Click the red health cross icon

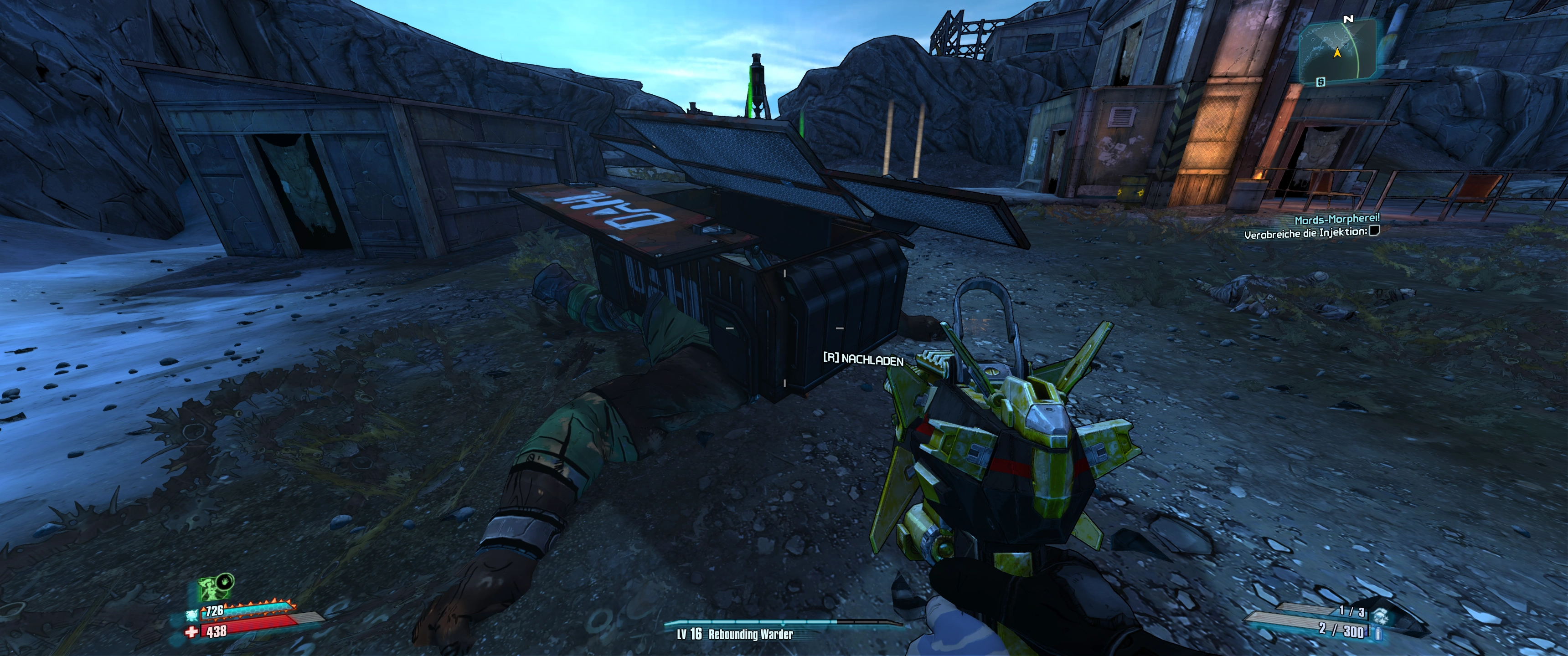point(192,633)
